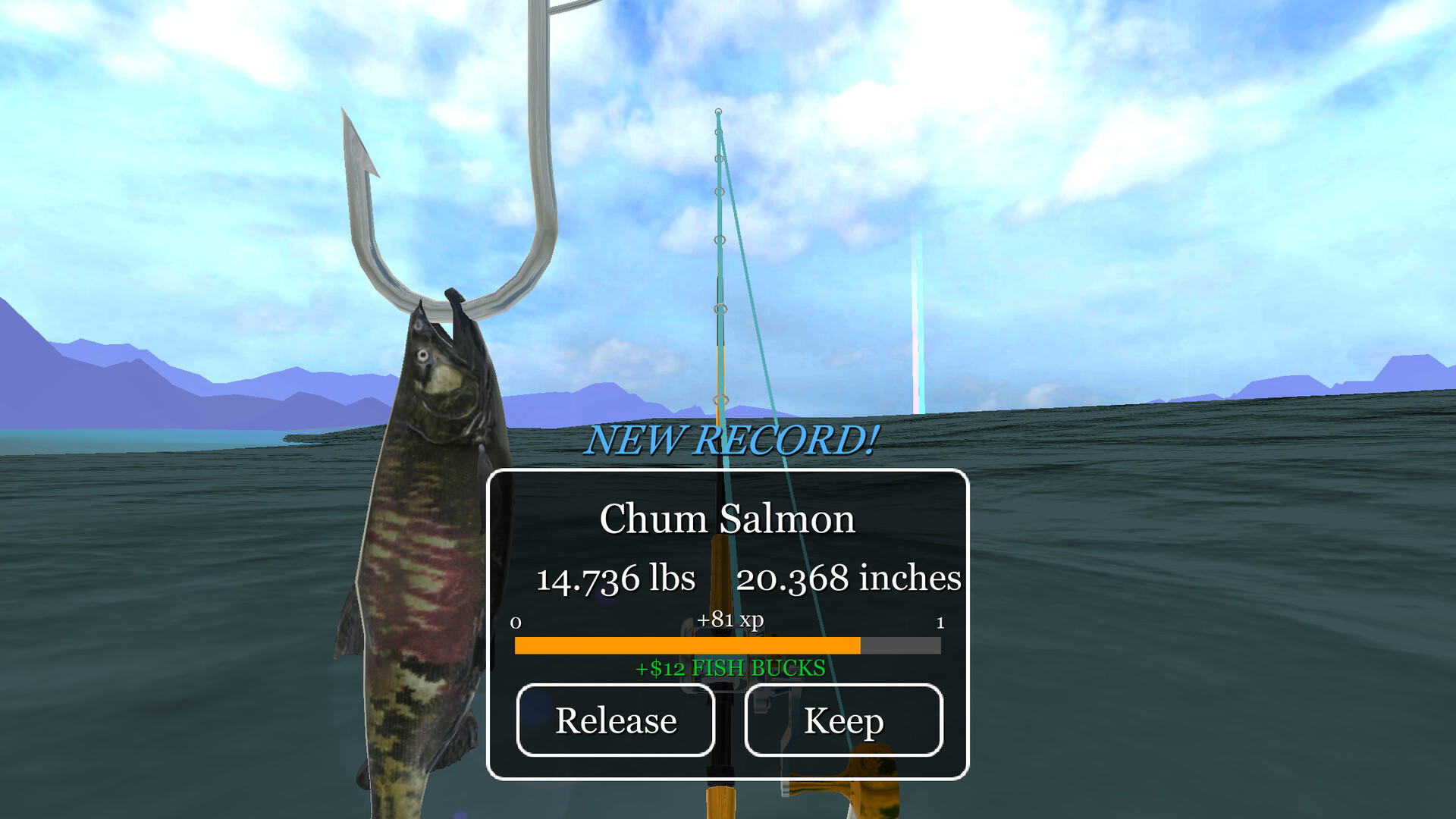The height and width of the screenshot is (819, 1456).
Task: Click the Release button
Action: point(616,720)
